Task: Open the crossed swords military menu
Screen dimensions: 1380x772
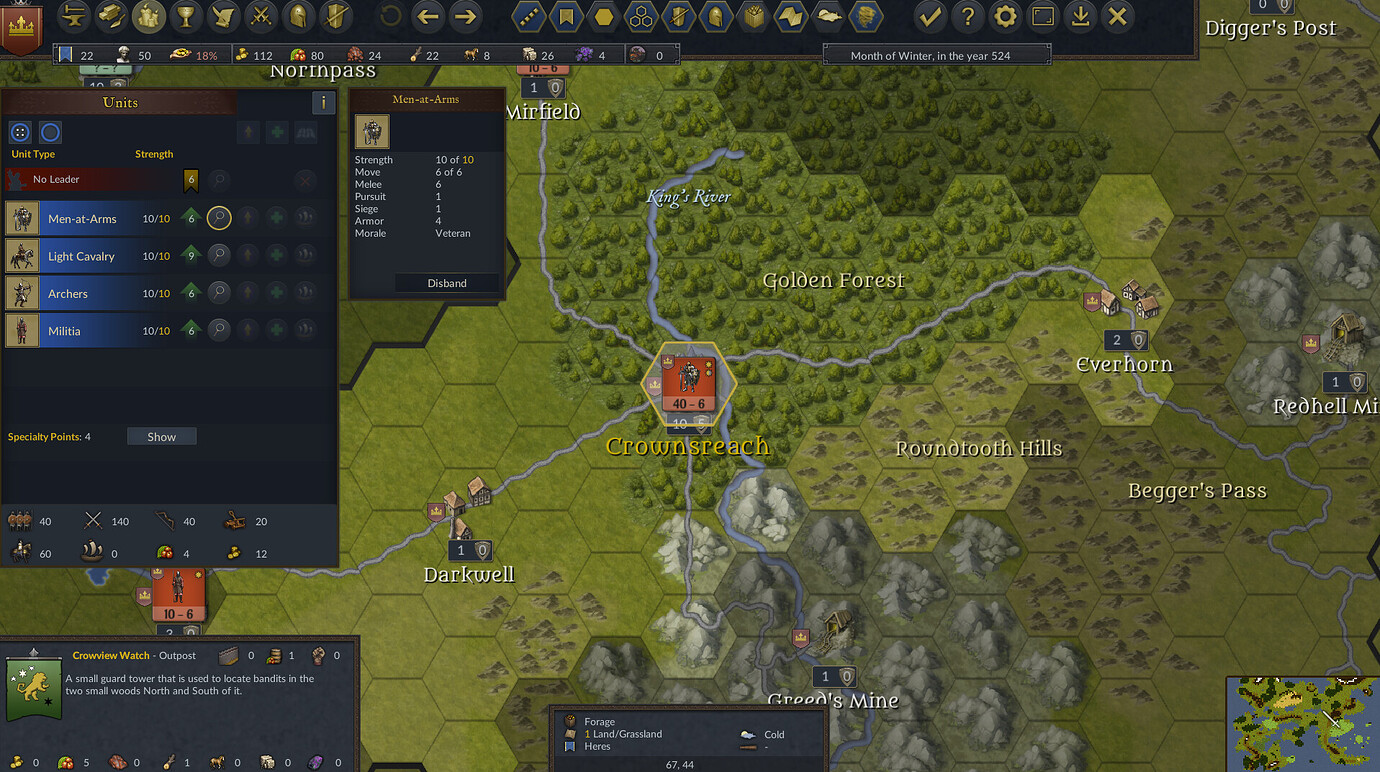Action: coord(260,16)
